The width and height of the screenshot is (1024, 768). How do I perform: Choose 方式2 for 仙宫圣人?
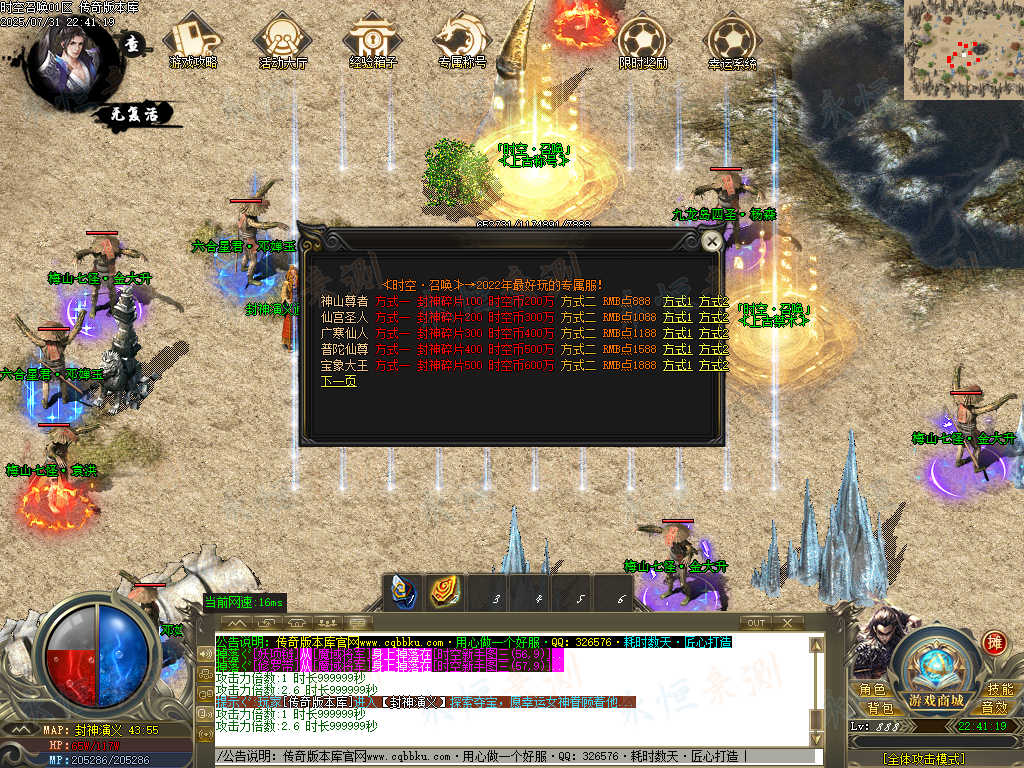[x=713, y=317]
